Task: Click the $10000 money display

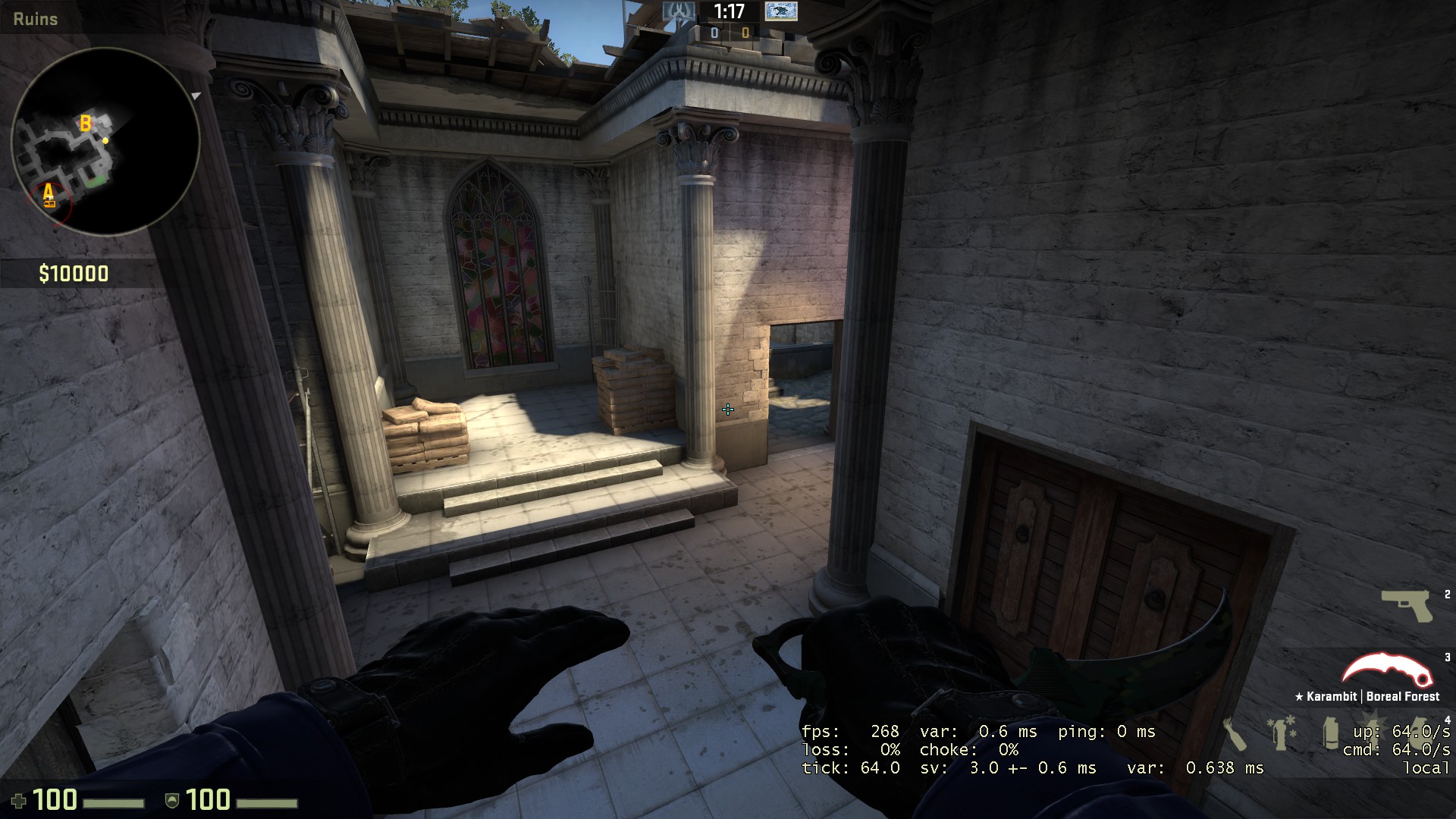Action: point(74,274)
